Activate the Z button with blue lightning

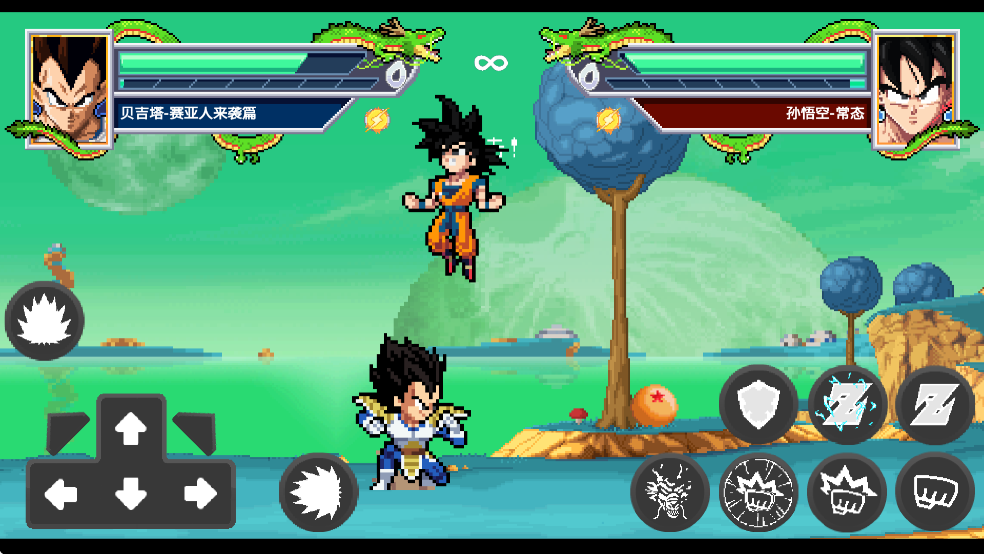click(847, 405)
